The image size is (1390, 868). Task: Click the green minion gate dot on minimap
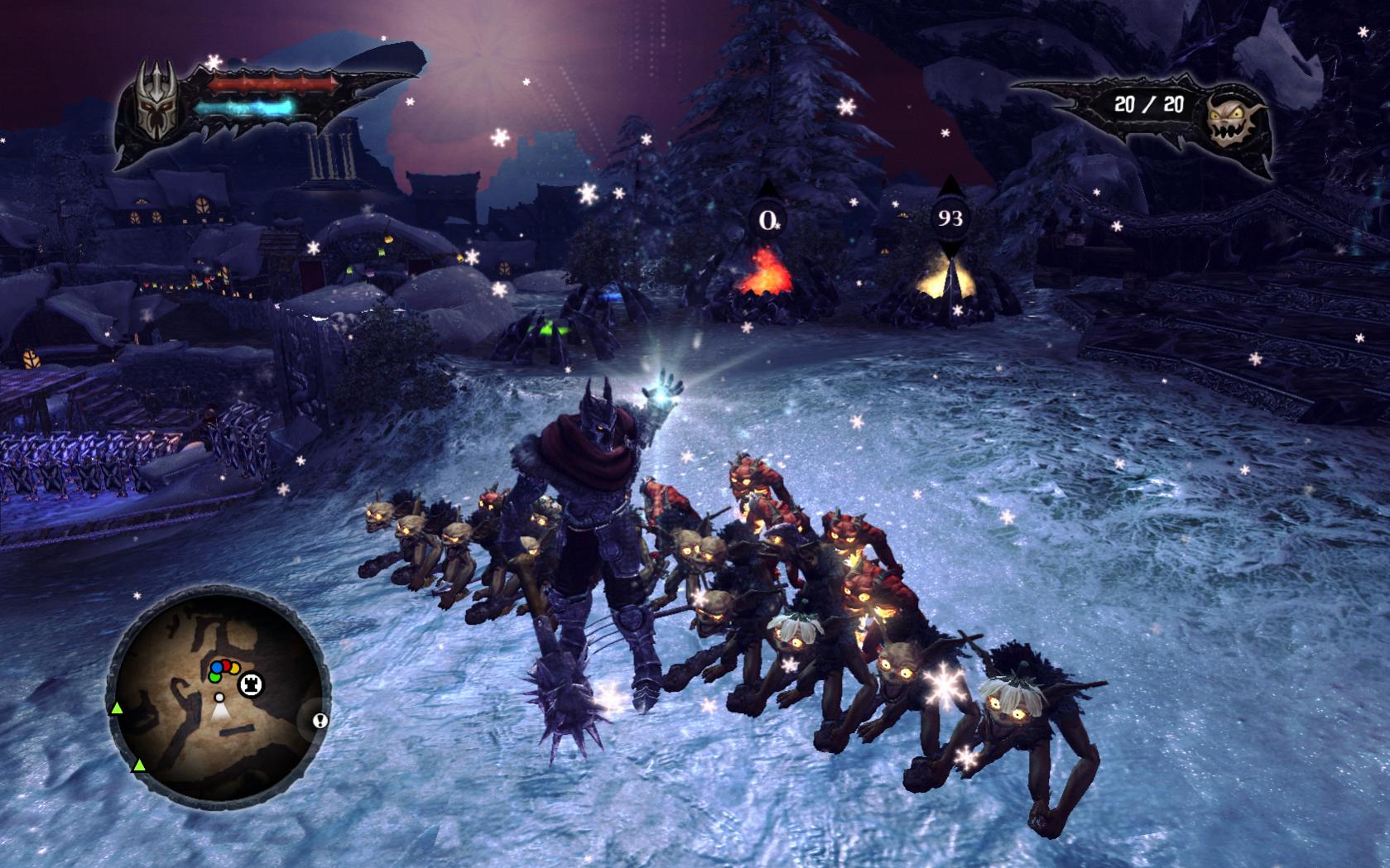click(214, 676)
